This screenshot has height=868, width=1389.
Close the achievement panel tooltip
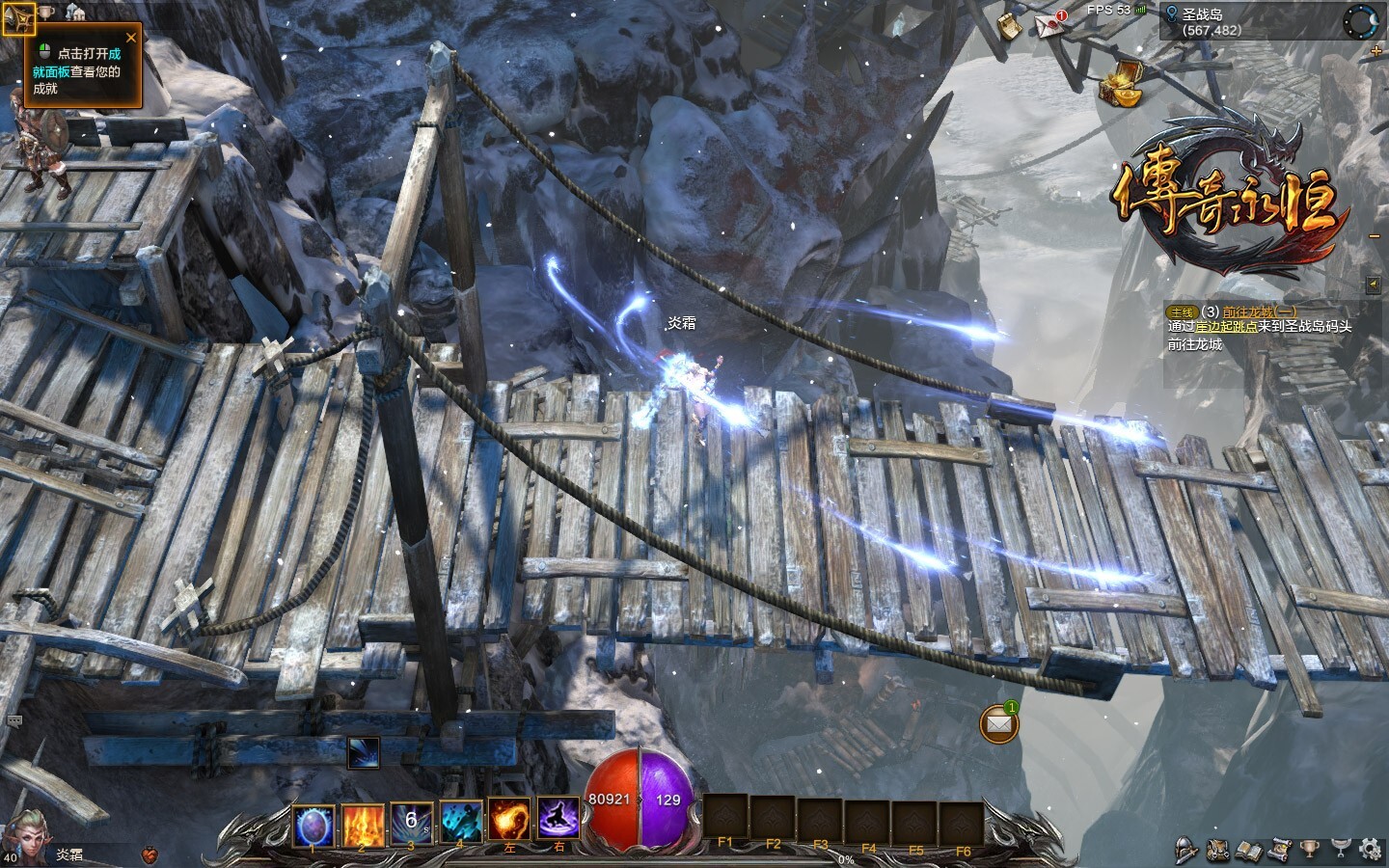click(131, 38)
